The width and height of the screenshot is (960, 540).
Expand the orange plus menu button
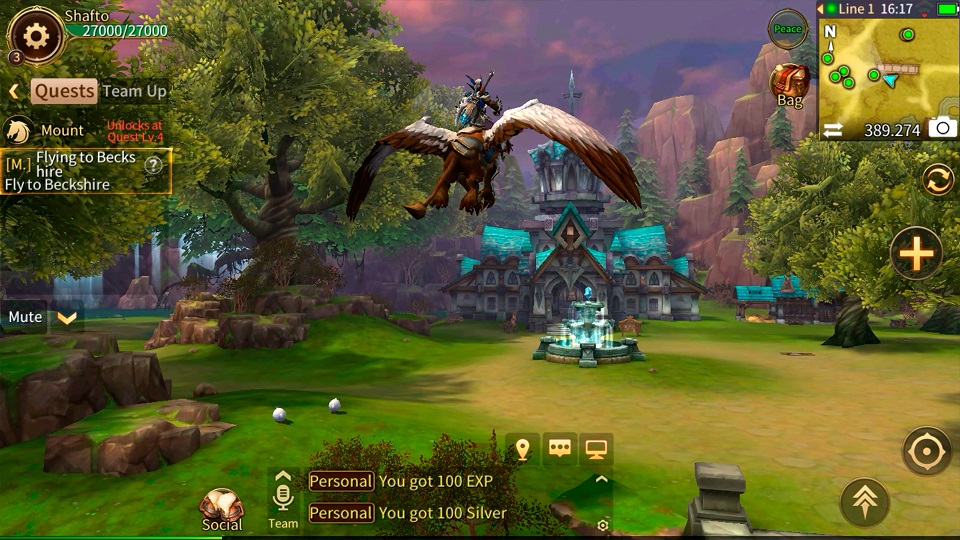pos(916,252)
